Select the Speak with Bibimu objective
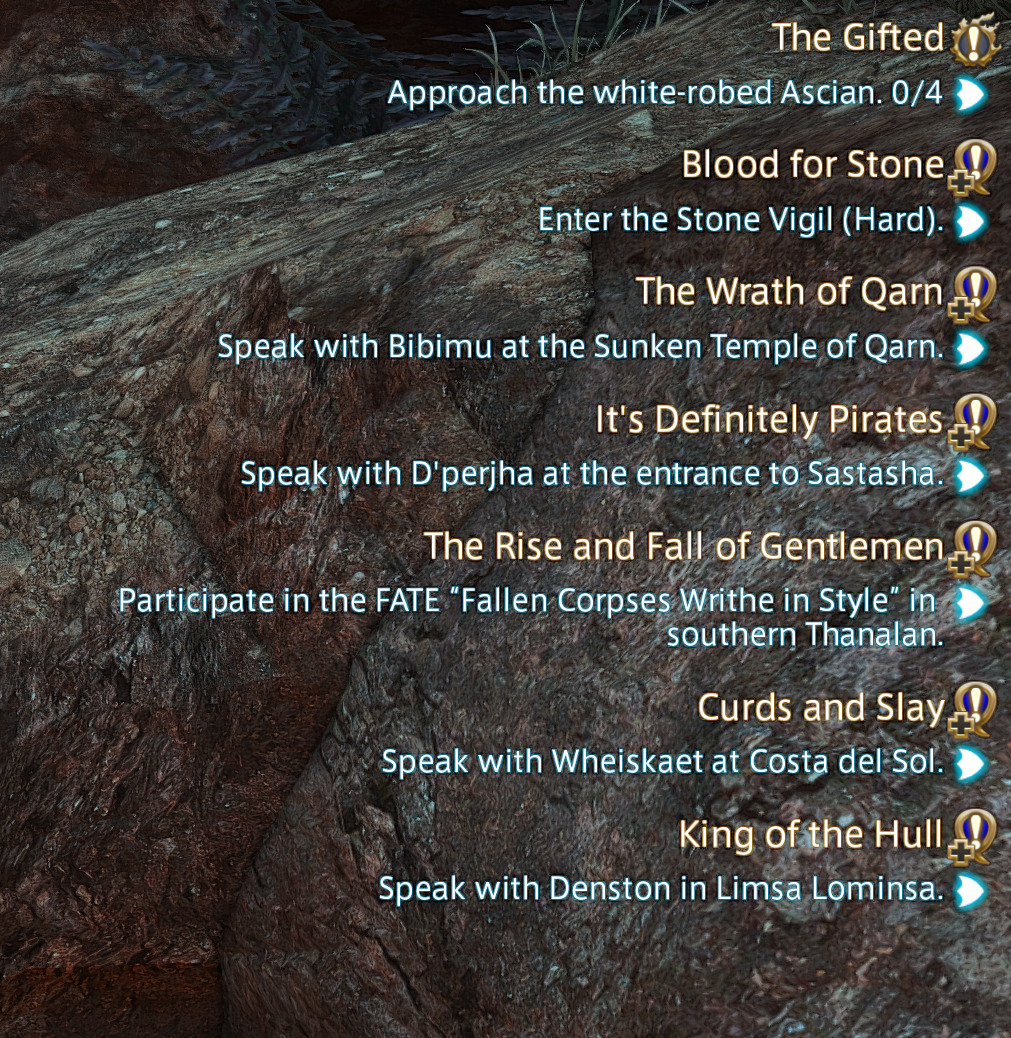Image resolution: width=1011 pixels, height=1038 pixels. (580, 348)
